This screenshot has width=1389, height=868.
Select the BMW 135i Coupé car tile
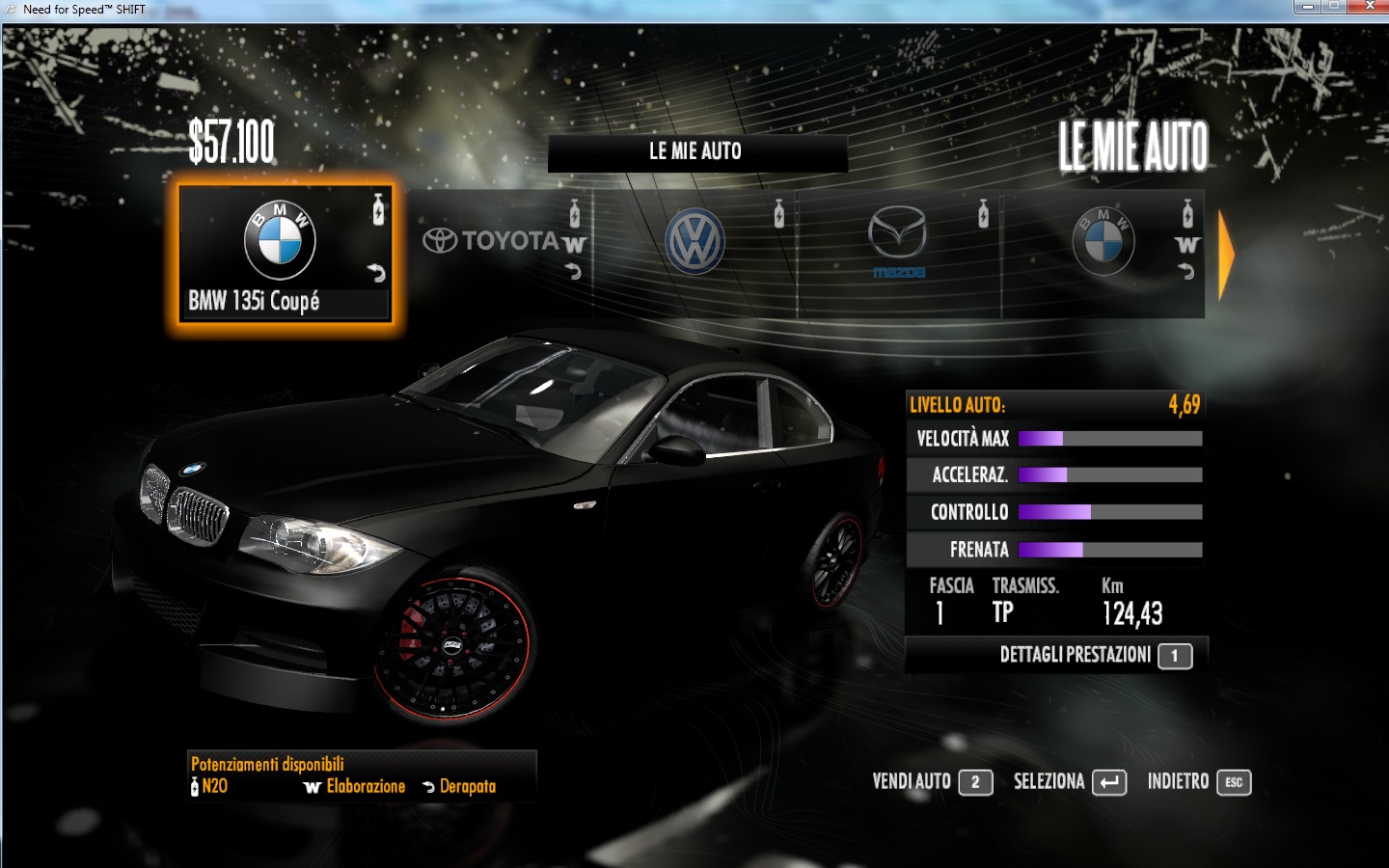(x=285, y=254)
